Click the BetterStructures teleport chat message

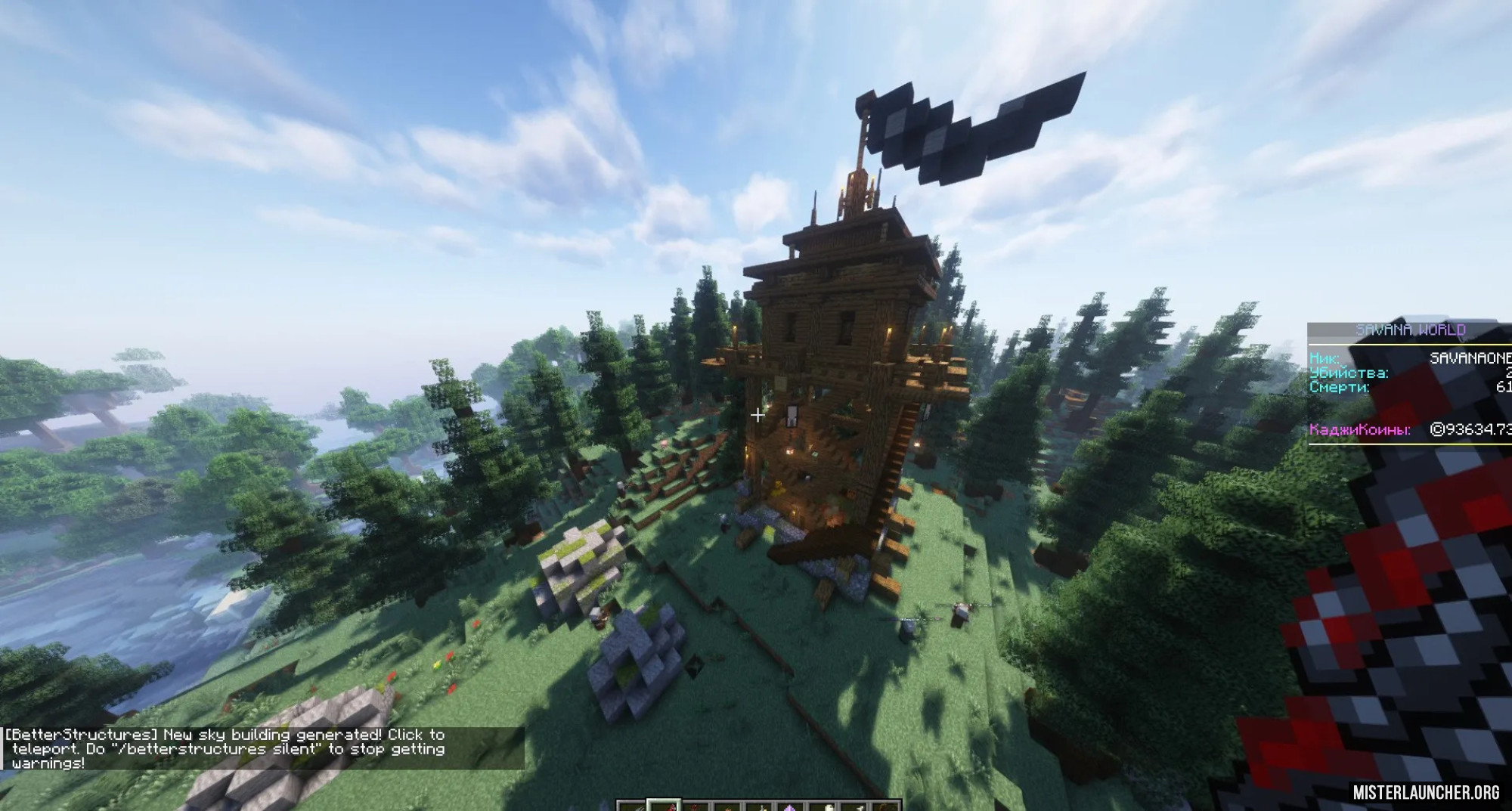pyautogui.click(x=227, y=748)
